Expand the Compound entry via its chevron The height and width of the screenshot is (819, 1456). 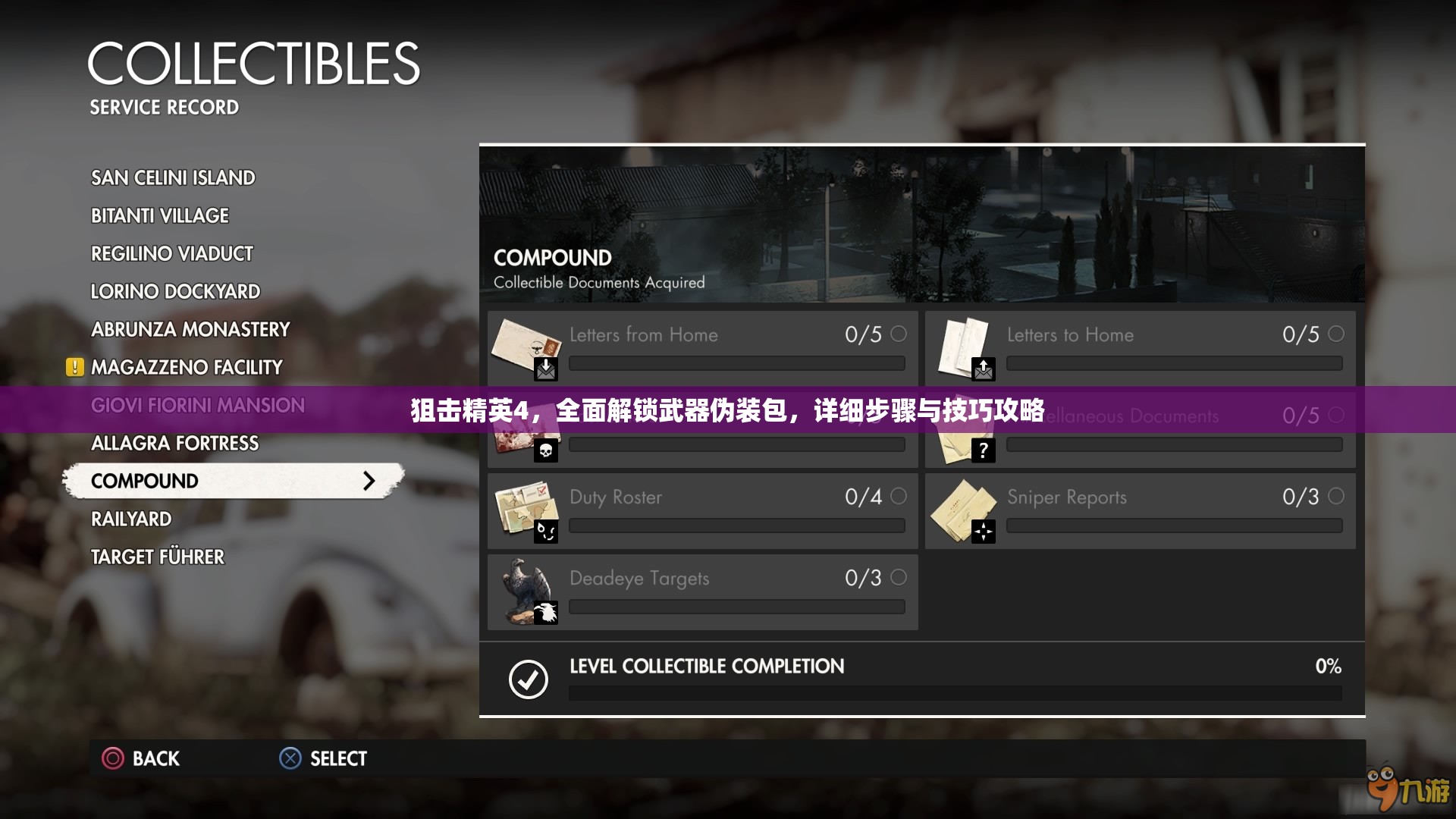point(369,480)
